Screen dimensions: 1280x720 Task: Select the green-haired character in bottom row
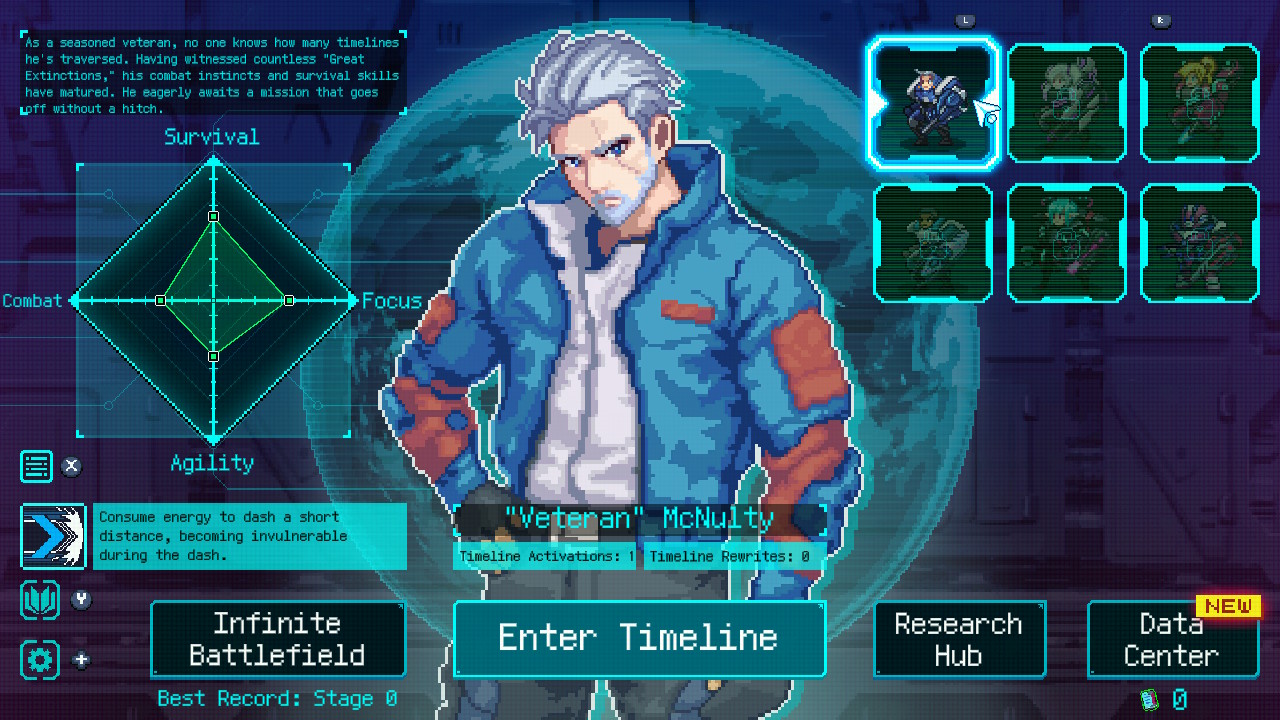1066,242
